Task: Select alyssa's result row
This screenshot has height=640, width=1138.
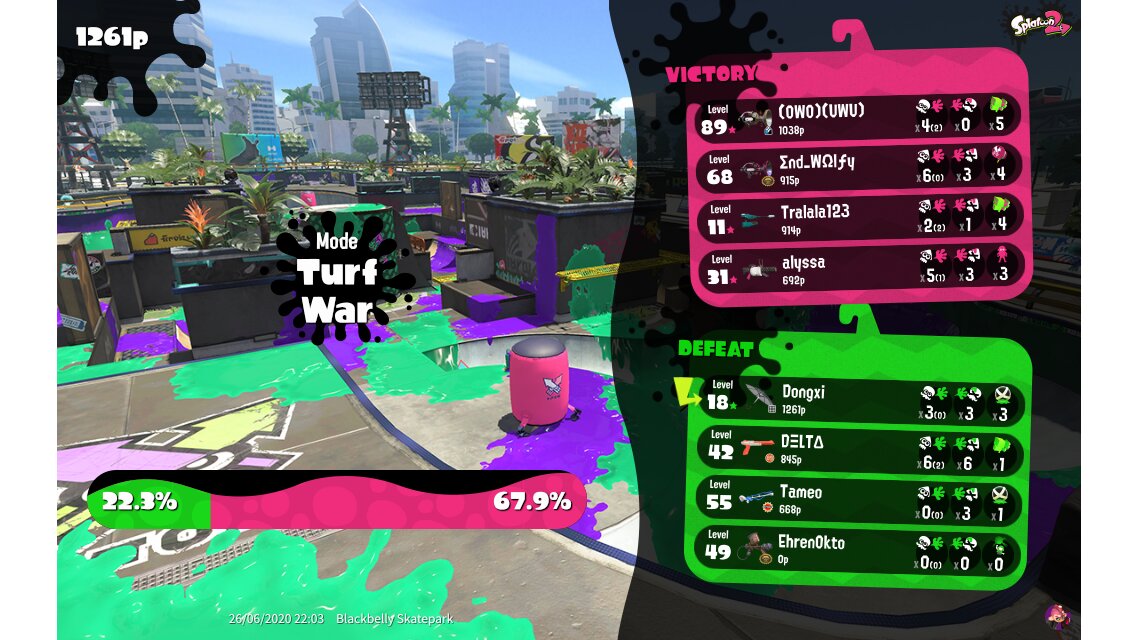Action: (858, 268)
